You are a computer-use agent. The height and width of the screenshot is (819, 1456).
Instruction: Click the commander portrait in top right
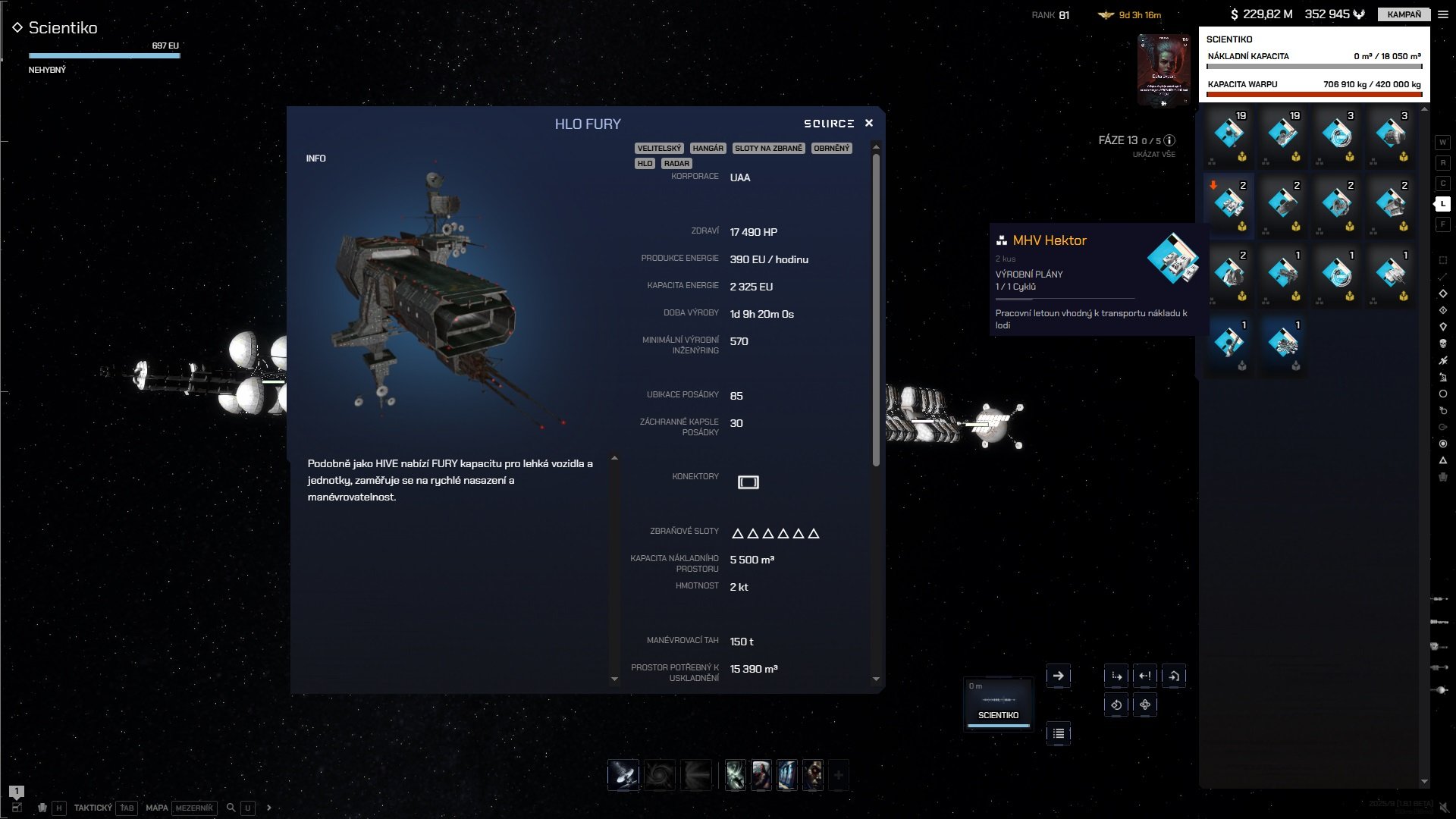coord(1163,70)
